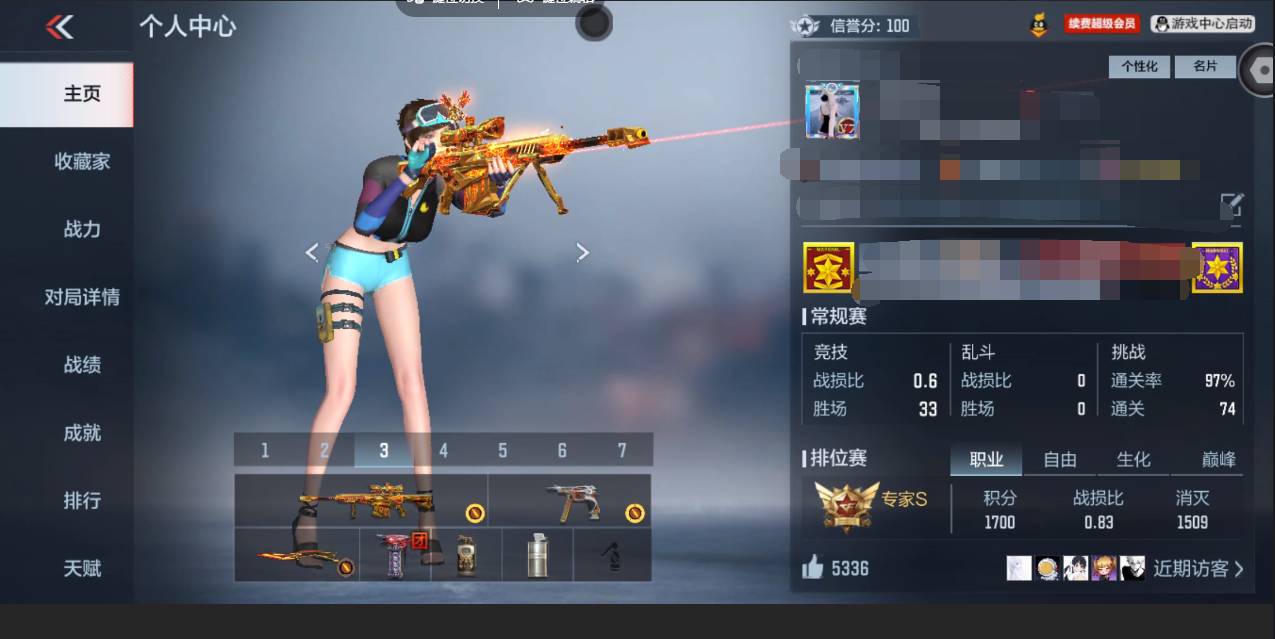This screenshot has width=1275, height=639.
Task: Choose the pistol weapon slot
Action: click(x=570, y=500)
